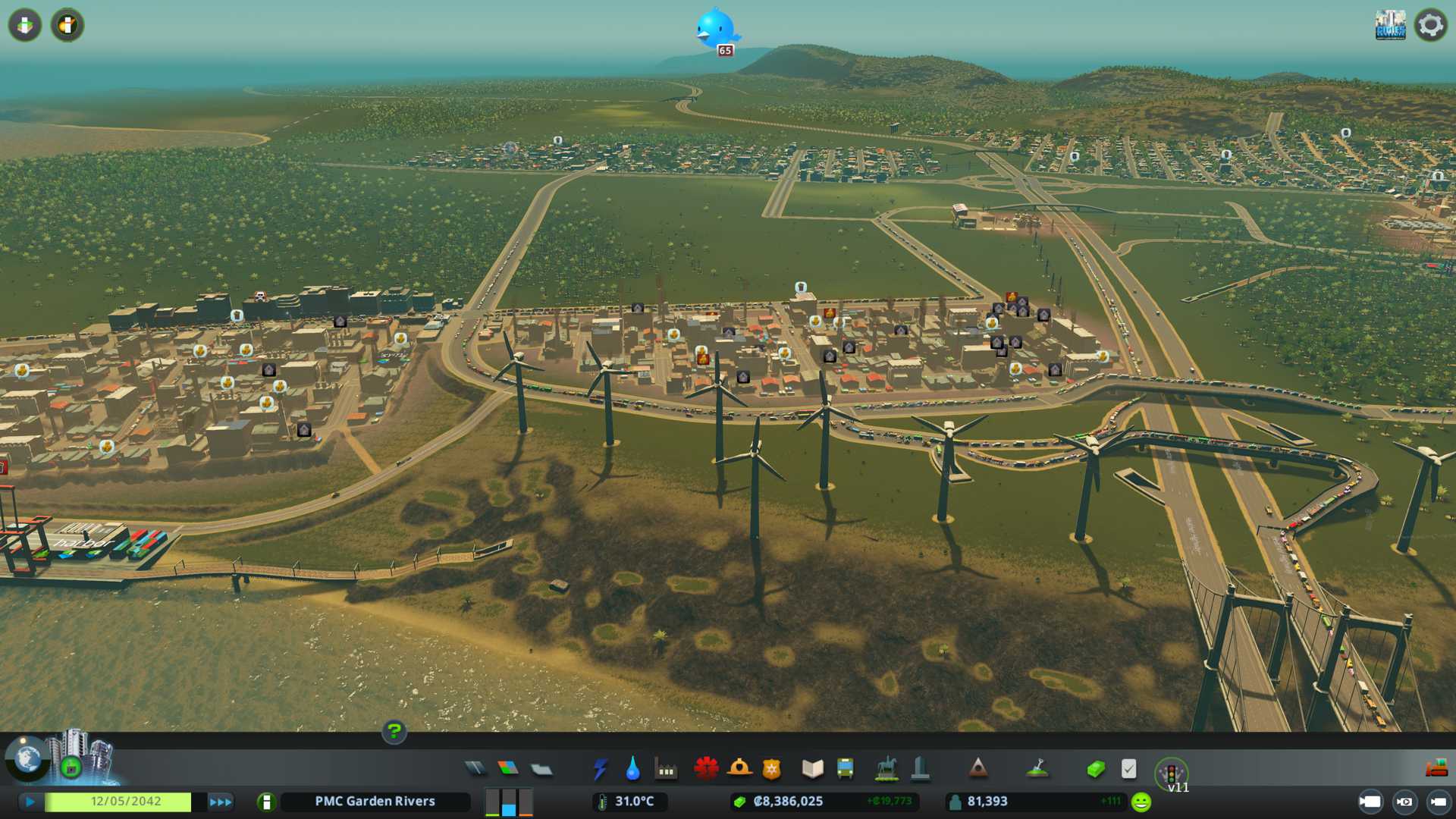Toggle the simulation play button

tap(30, 802)
